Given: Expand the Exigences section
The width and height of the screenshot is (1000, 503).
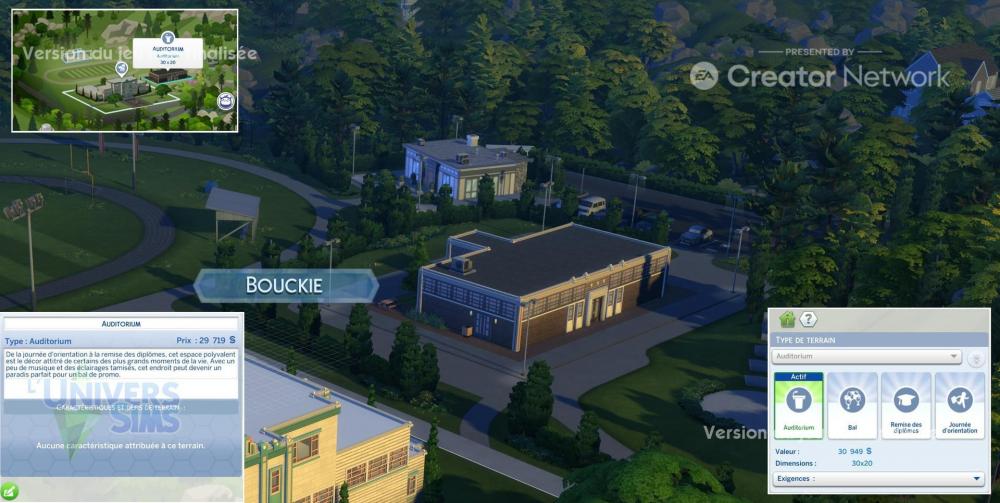Looking at the screenshot, I should click(x=878, y=479).
